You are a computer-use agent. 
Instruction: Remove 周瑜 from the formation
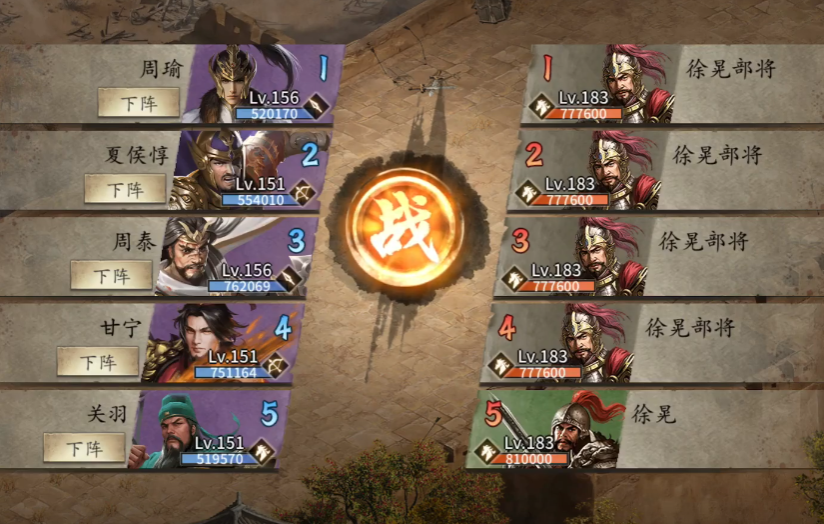click(139, 102)
